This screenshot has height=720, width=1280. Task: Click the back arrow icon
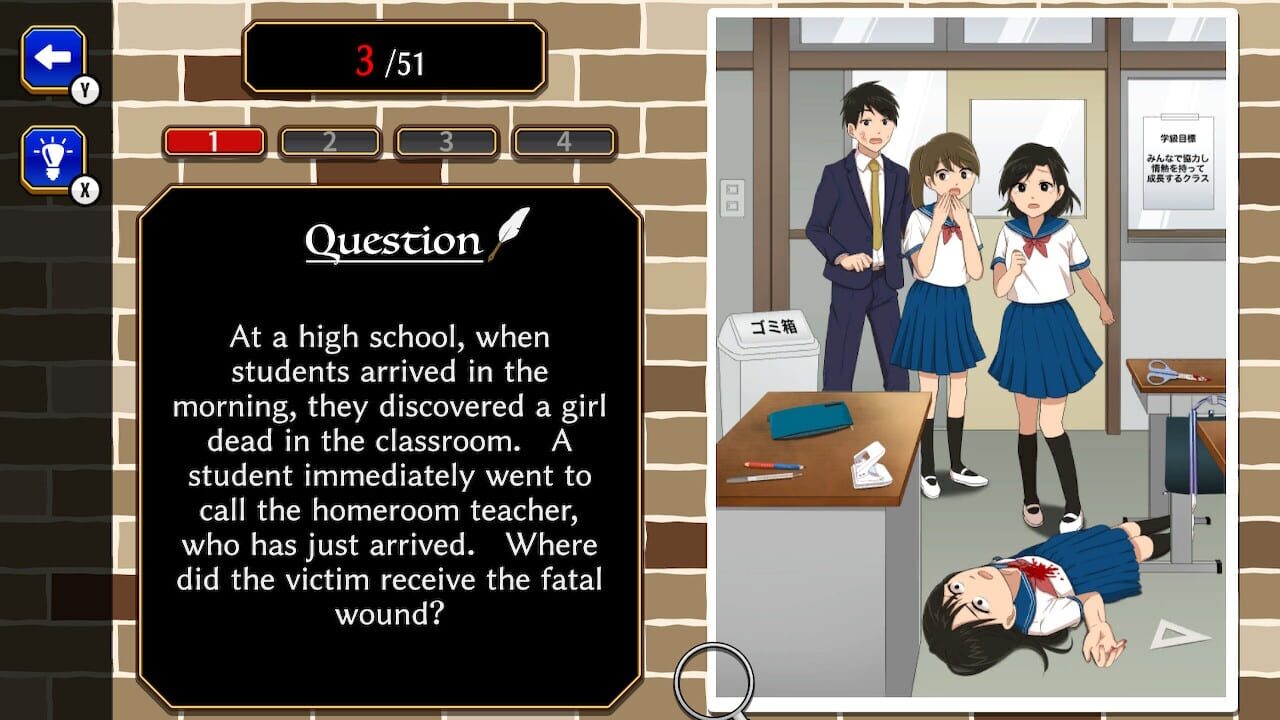pyautogui.click(x=52, y=55)
